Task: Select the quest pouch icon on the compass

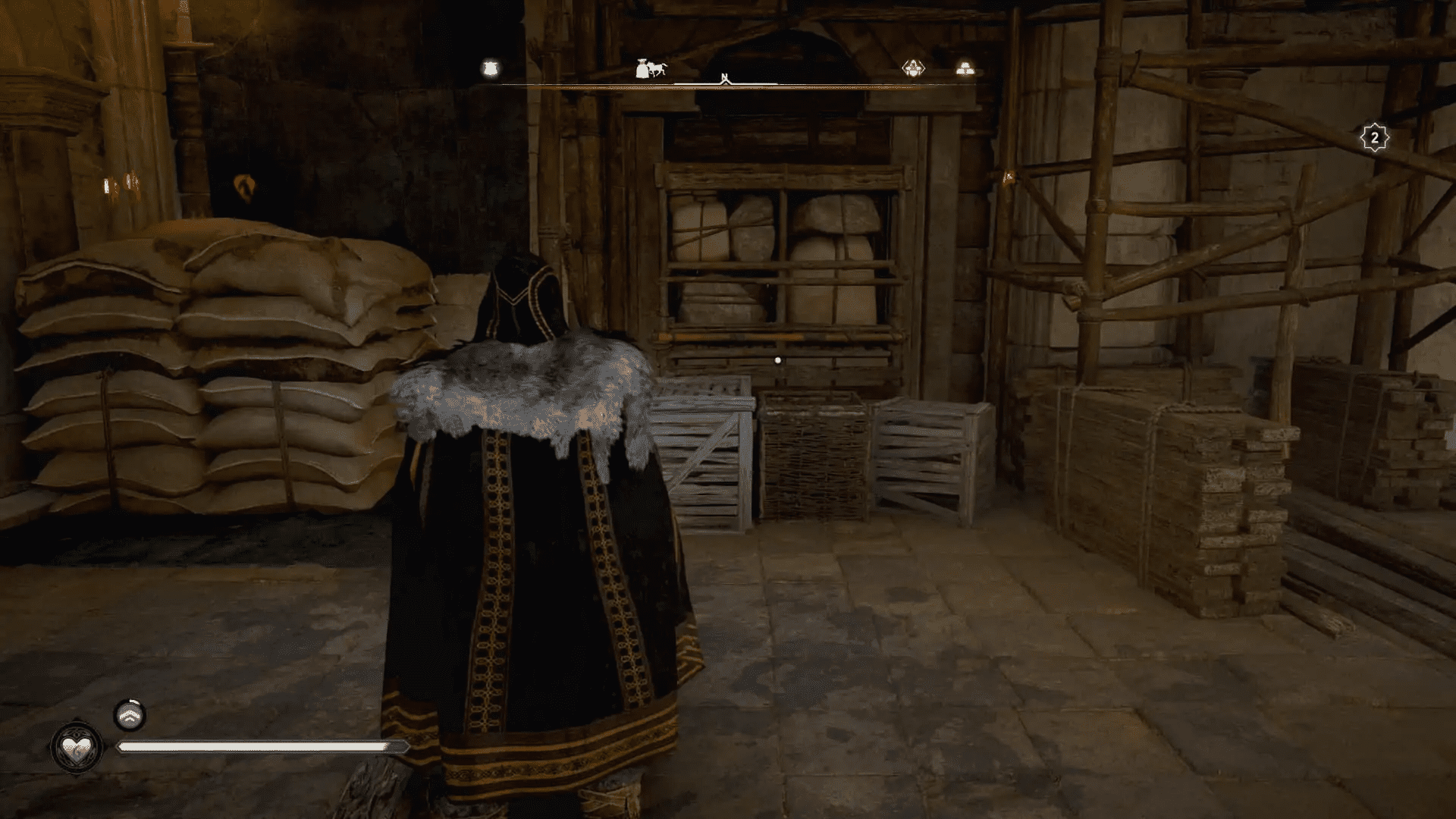Action: [x=489, y=68]
